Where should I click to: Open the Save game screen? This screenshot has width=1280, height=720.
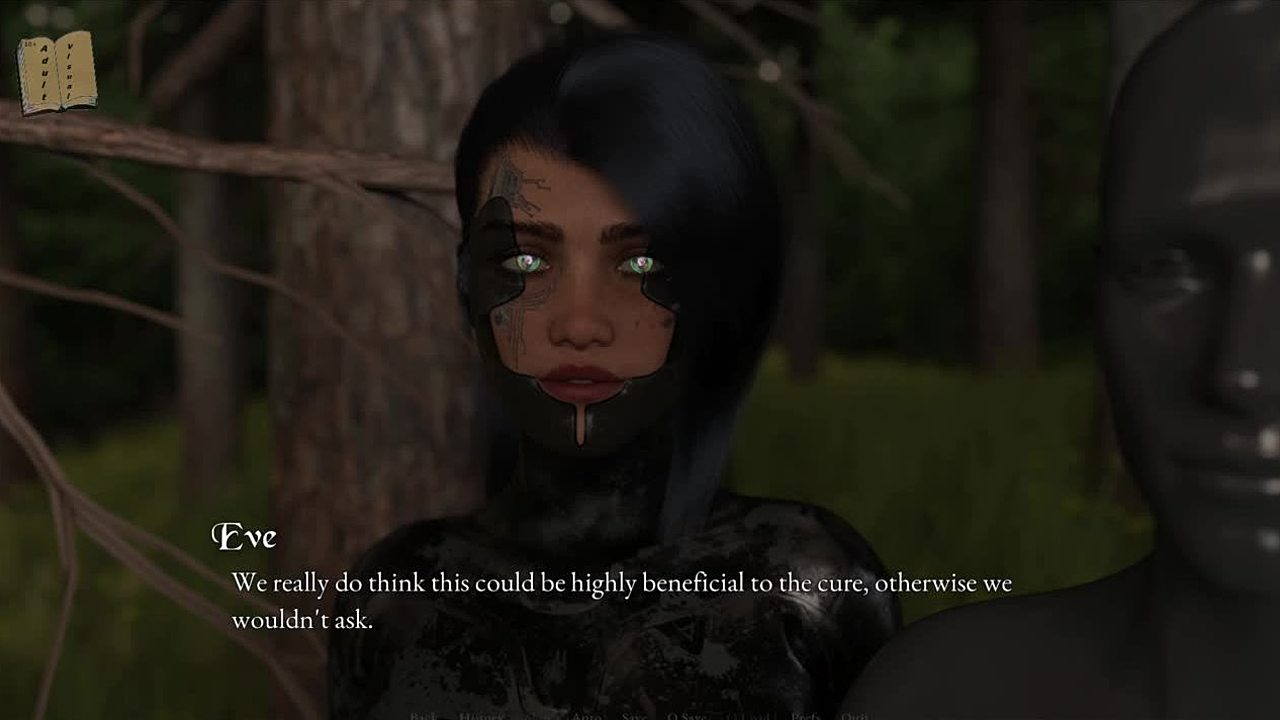[x=633, y=716]
